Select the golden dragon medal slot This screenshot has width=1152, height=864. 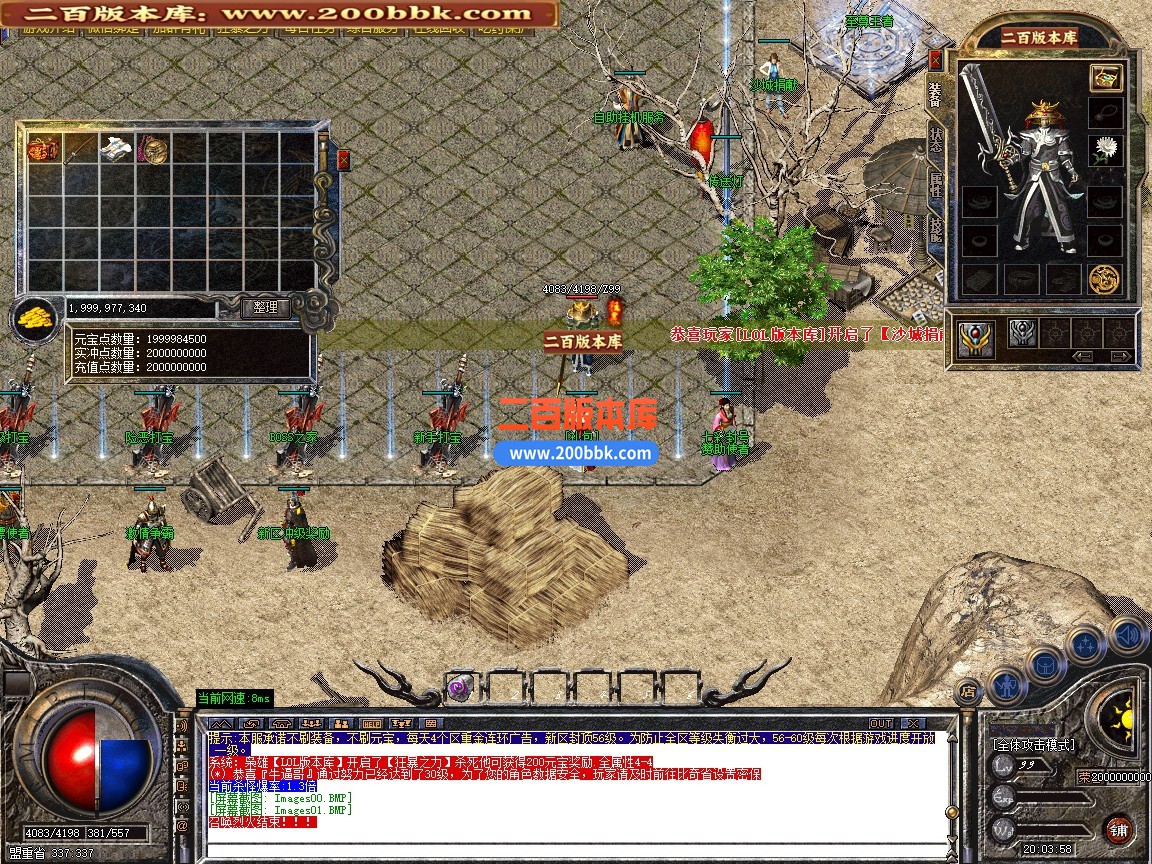(x=1105, y=279)
